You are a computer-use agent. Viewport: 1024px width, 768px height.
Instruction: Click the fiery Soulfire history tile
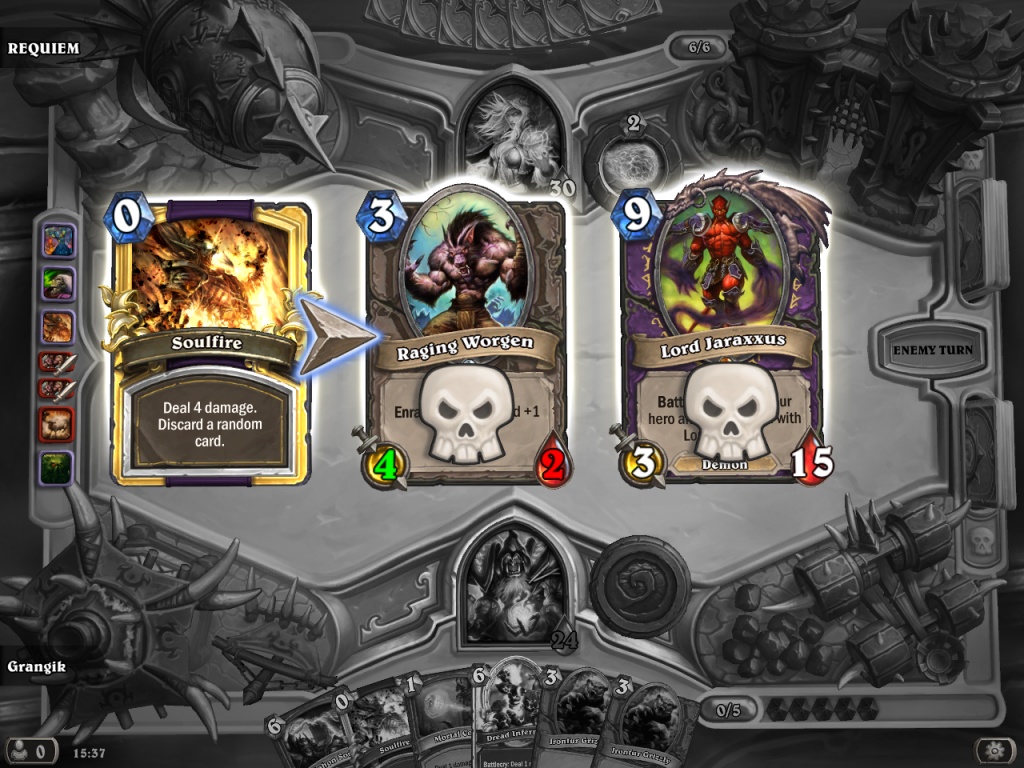(x=57, y=326)
